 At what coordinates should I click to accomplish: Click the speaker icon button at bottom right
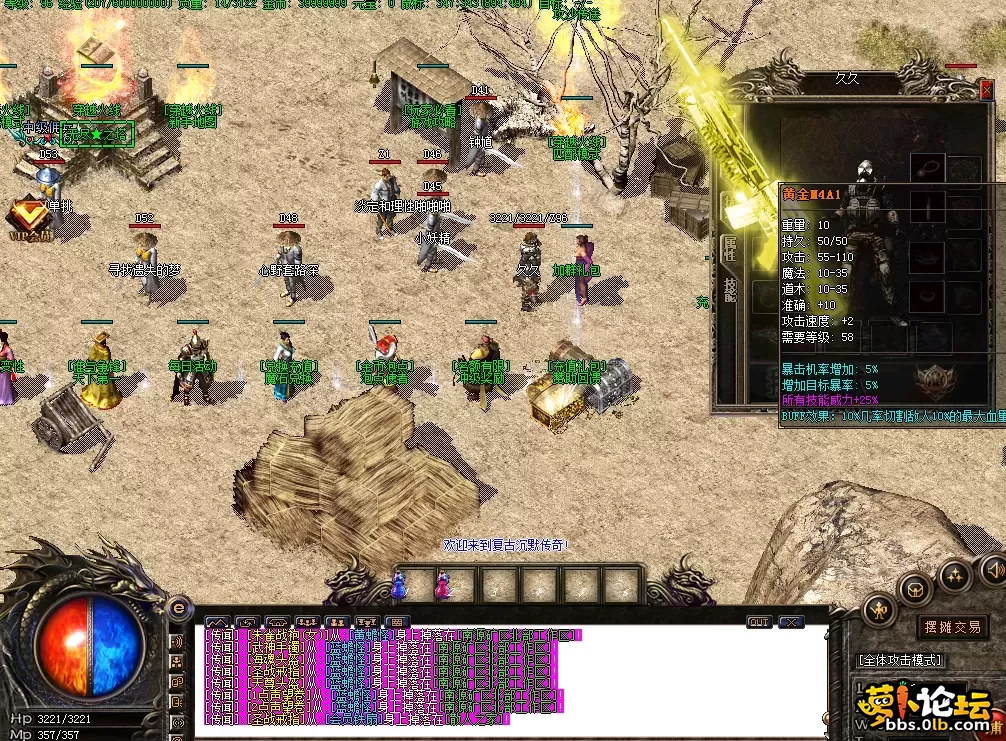coord(992,570)
